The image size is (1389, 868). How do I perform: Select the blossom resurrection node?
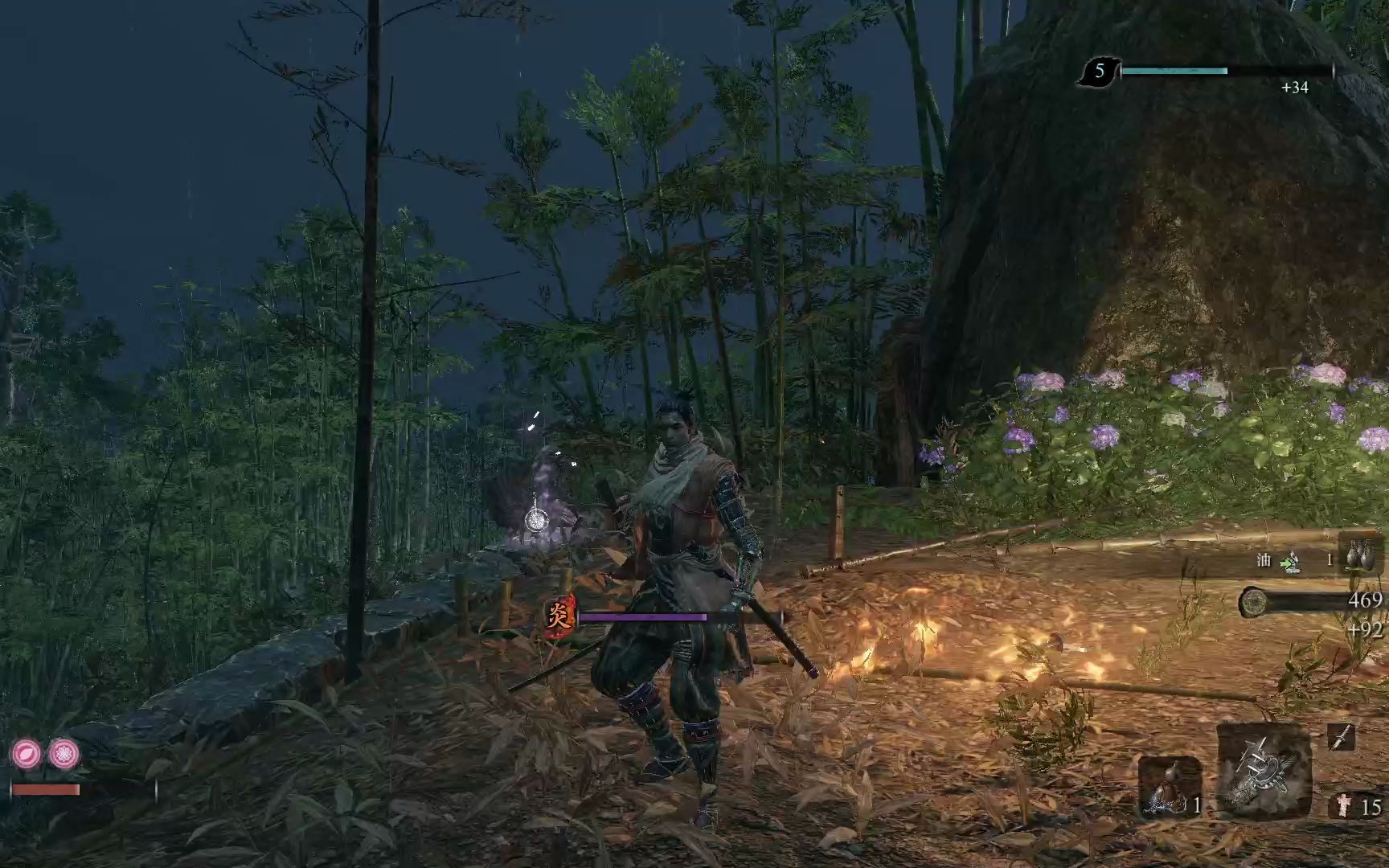coord(64,754)
